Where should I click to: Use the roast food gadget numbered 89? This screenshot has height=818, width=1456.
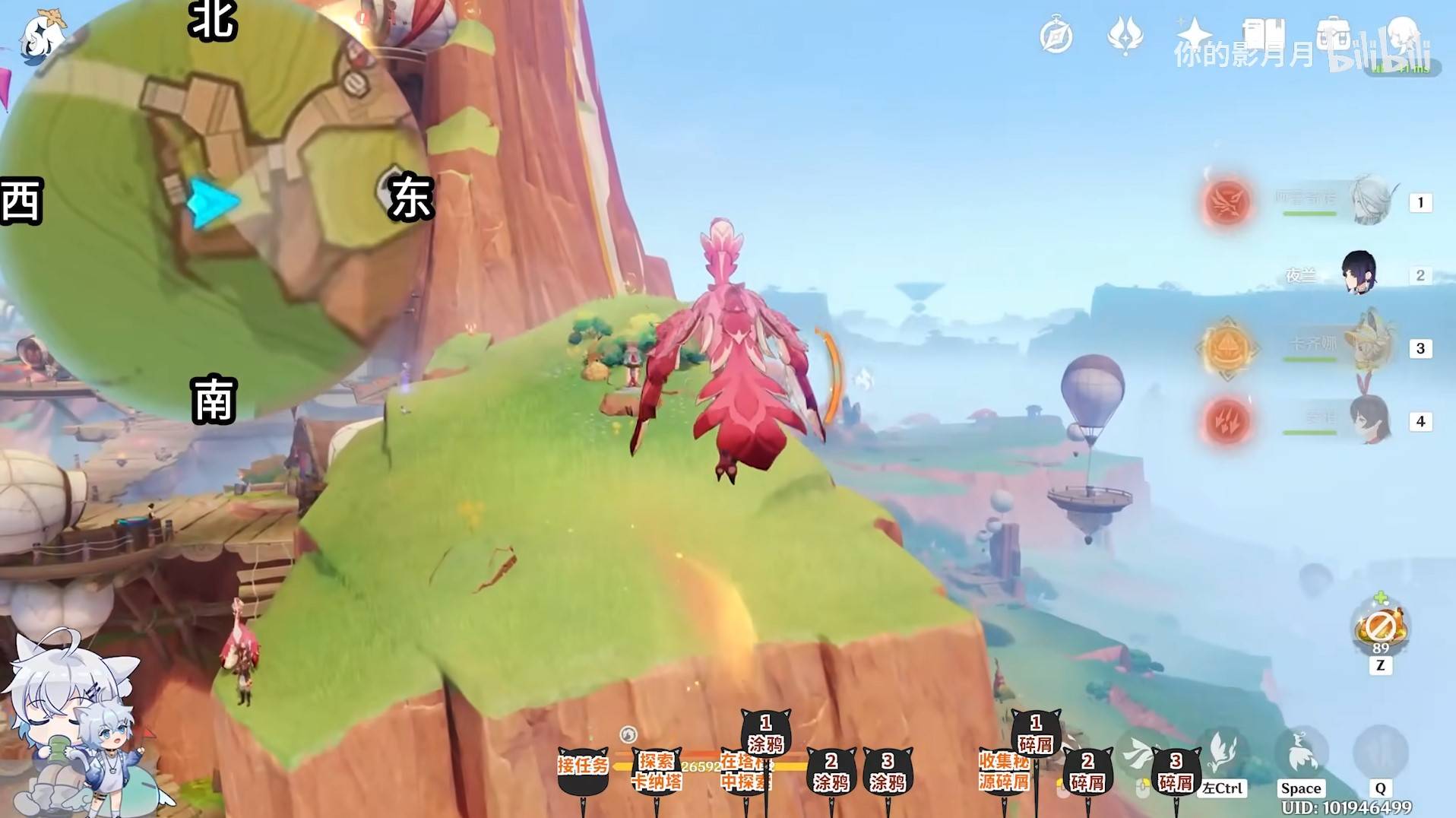tap(1380, 628)
